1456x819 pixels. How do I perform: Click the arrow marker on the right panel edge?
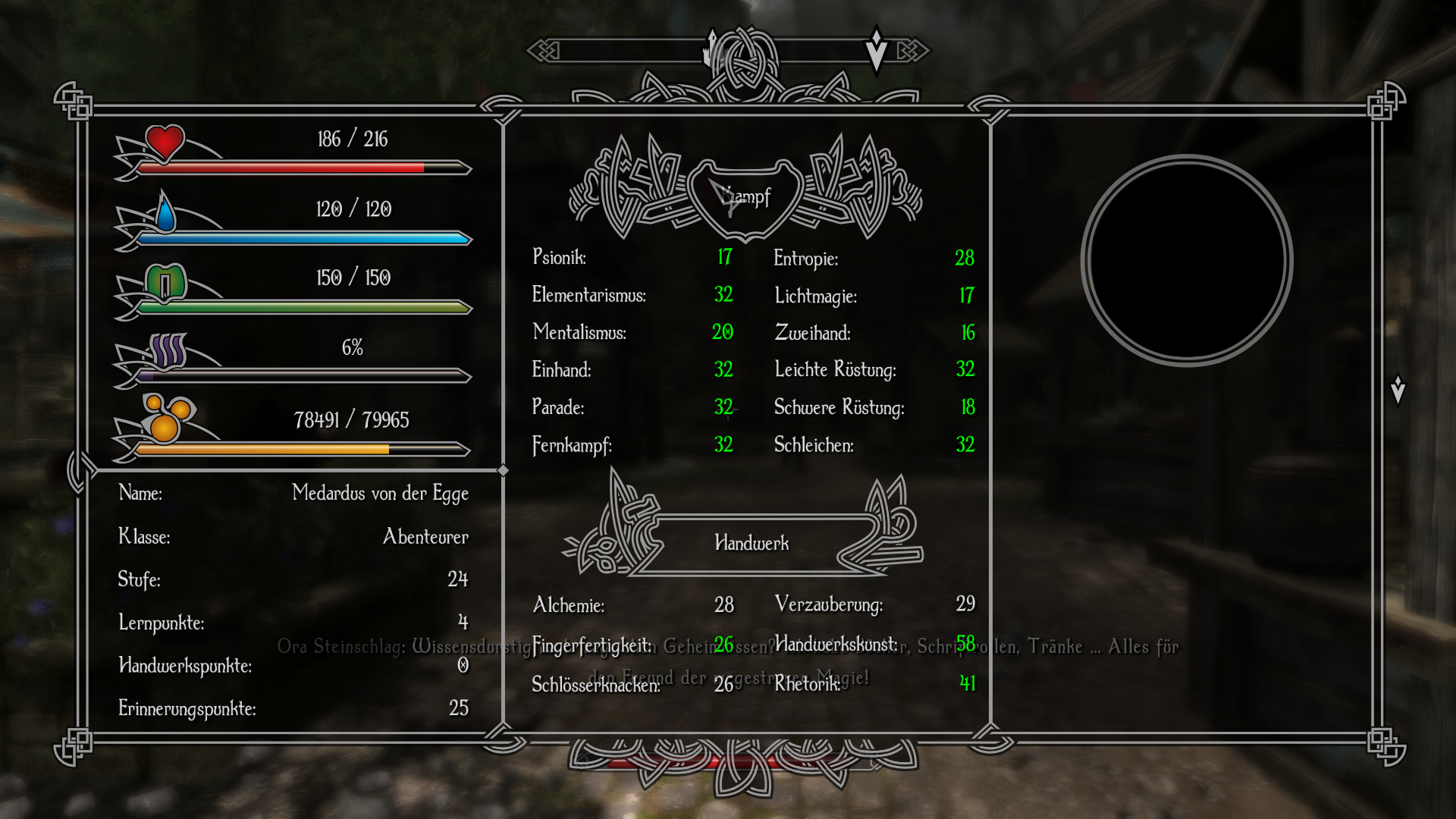pos(1398,390)
